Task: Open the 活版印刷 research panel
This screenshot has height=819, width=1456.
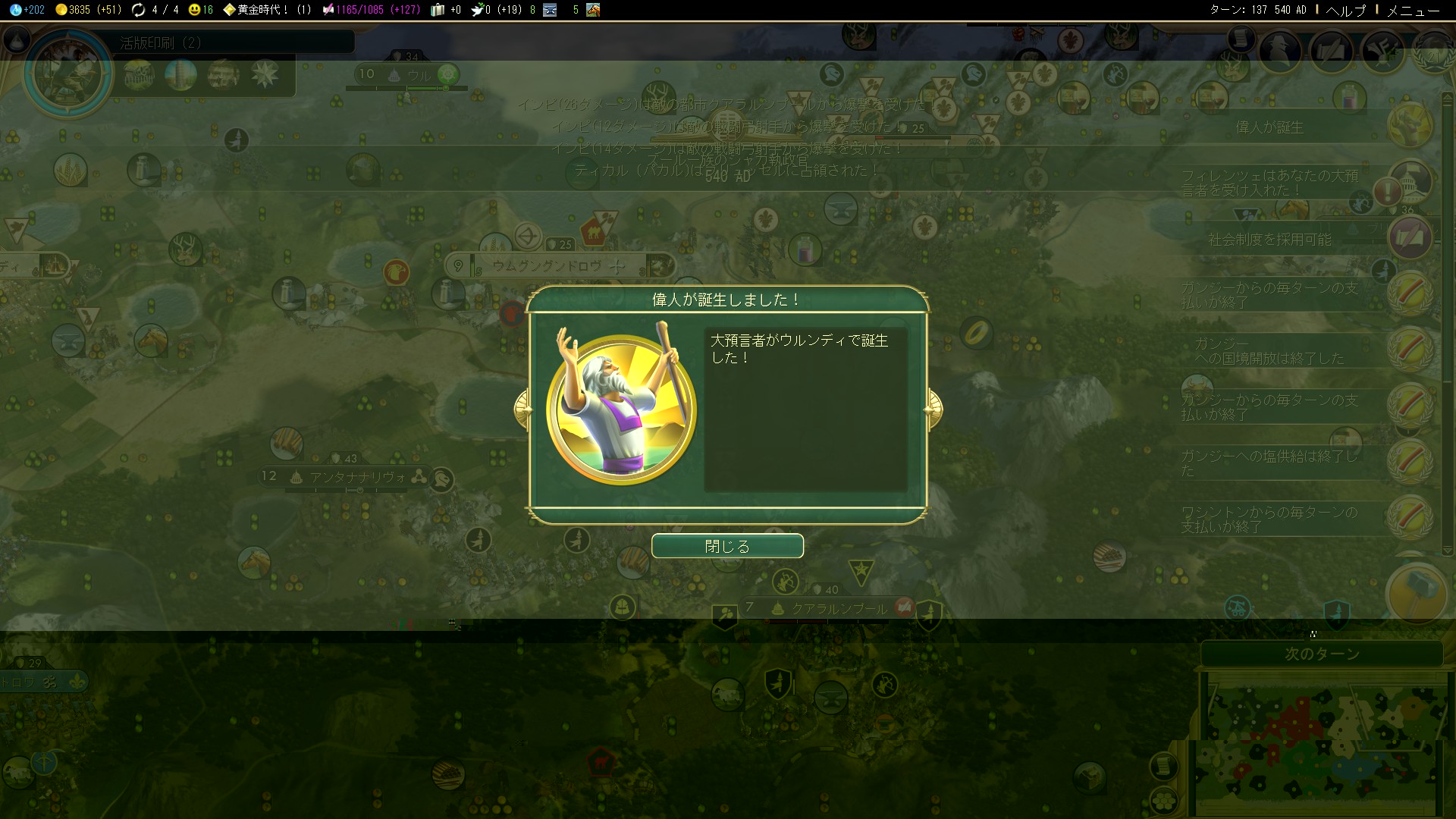Action: [161, 43]
